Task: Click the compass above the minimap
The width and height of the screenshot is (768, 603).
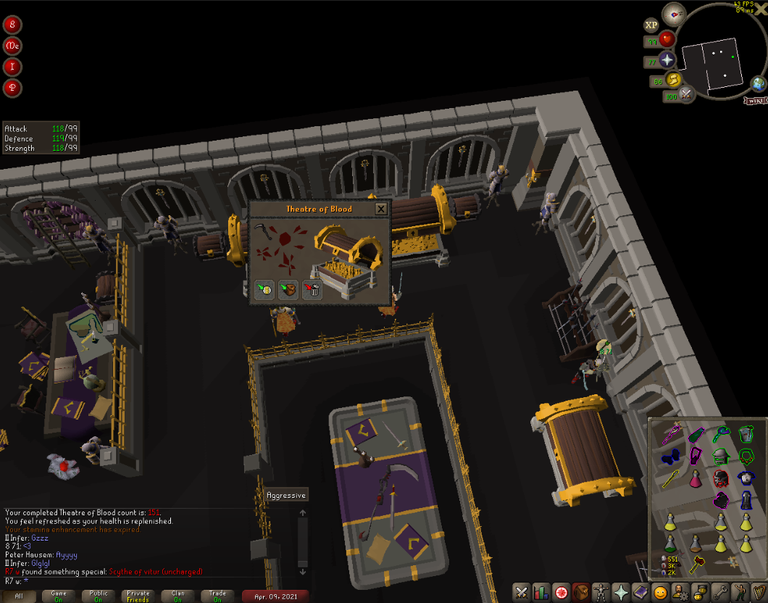Action: 674,14
